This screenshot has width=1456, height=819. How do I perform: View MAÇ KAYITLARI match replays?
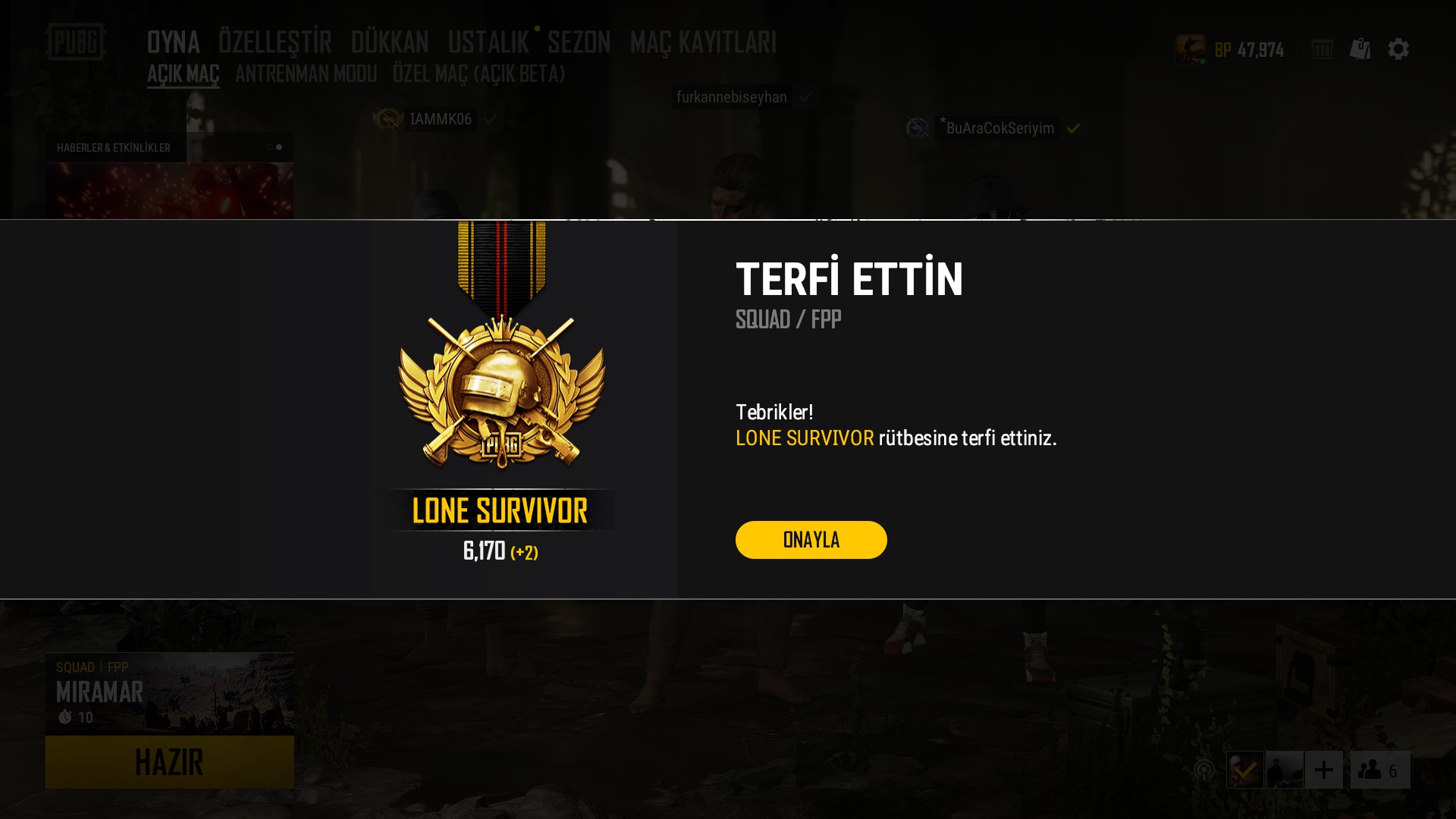pos(703,42)
